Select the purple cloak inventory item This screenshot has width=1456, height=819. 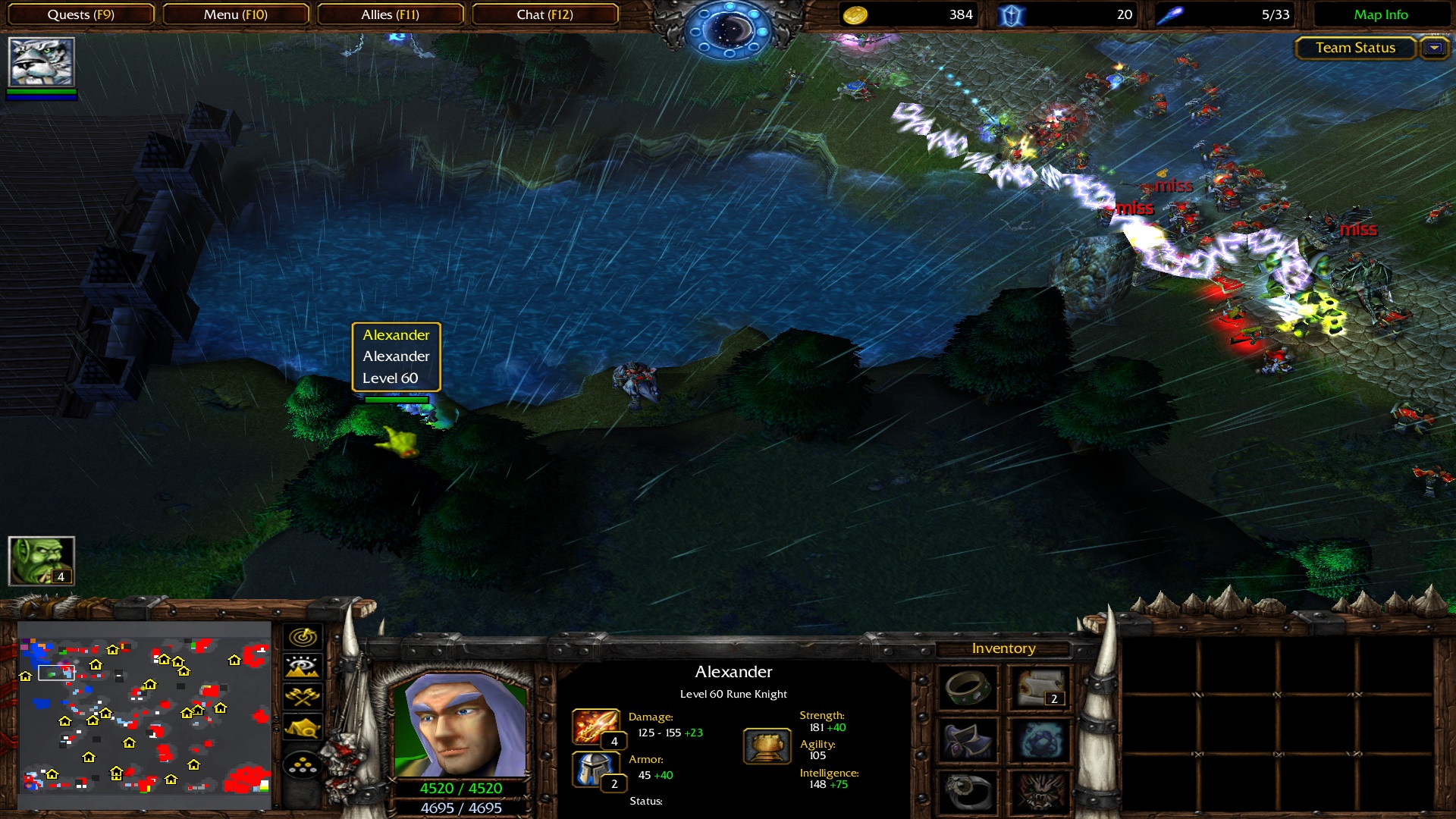[x=968, y=741]
